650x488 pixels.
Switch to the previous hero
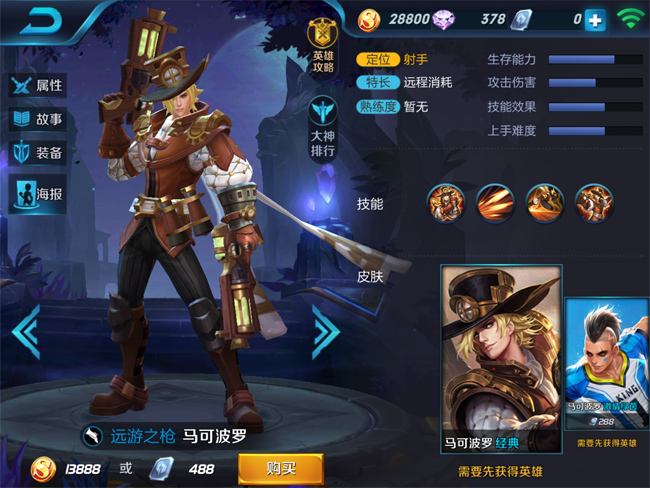[26, 331]
